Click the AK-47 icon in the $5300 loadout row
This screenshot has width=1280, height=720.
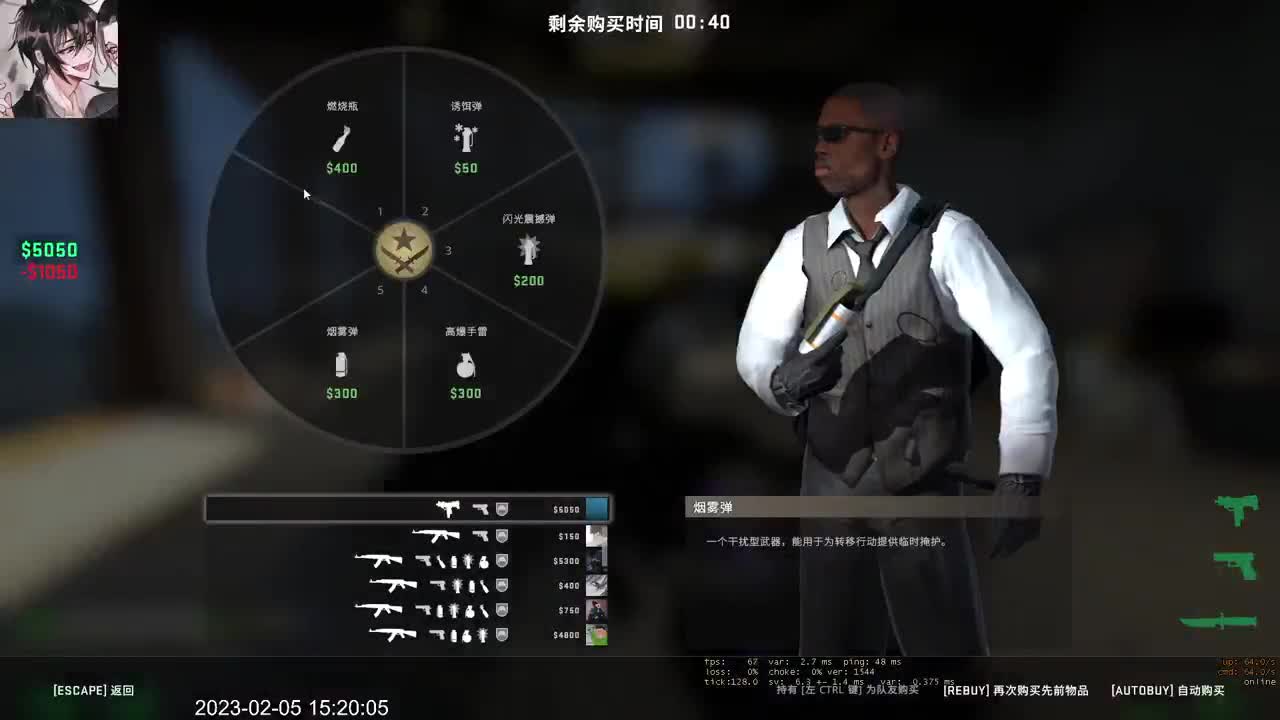tap(379, 560)
